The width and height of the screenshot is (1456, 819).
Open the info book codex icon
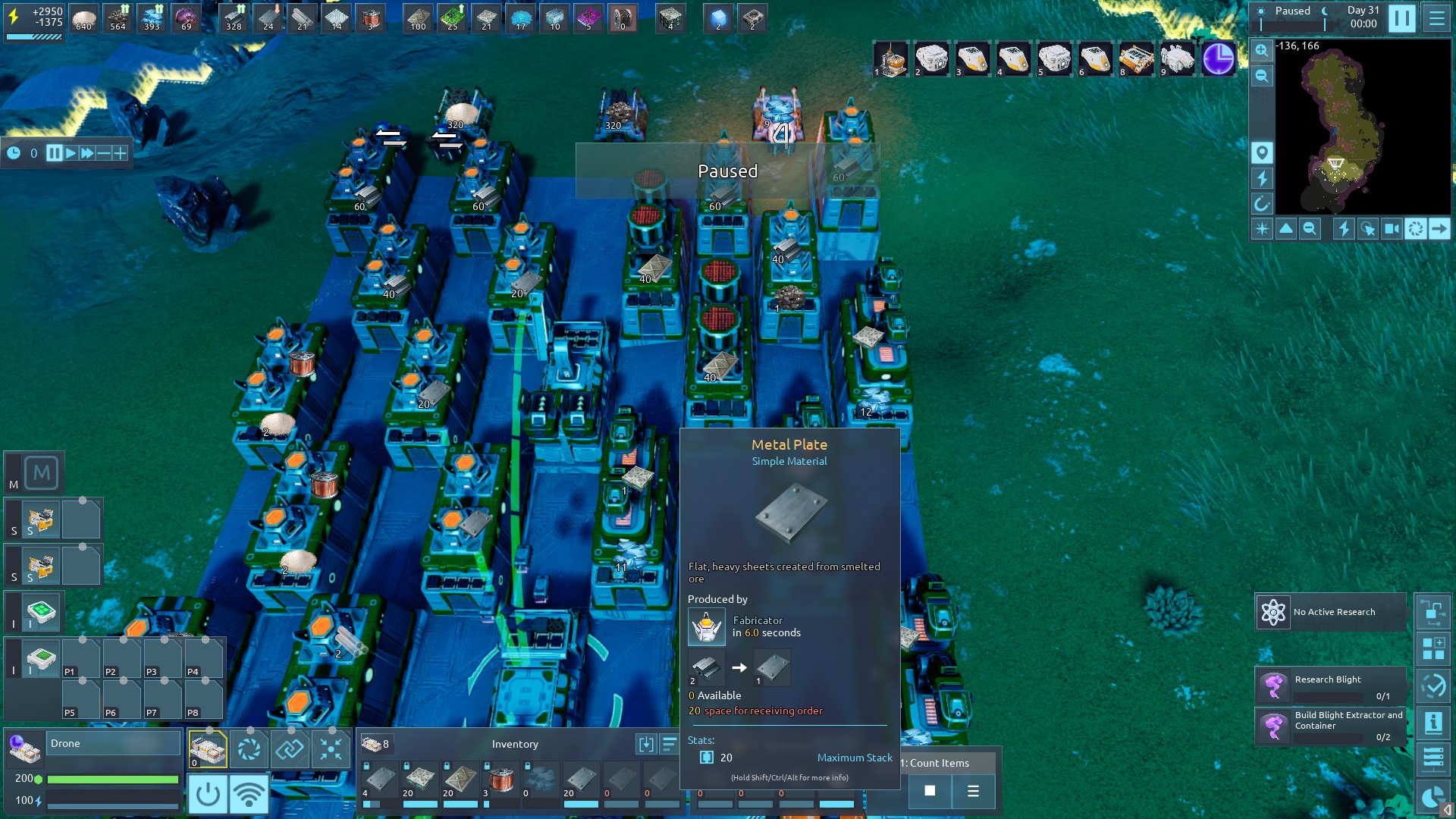click(x=1432, y=723)
